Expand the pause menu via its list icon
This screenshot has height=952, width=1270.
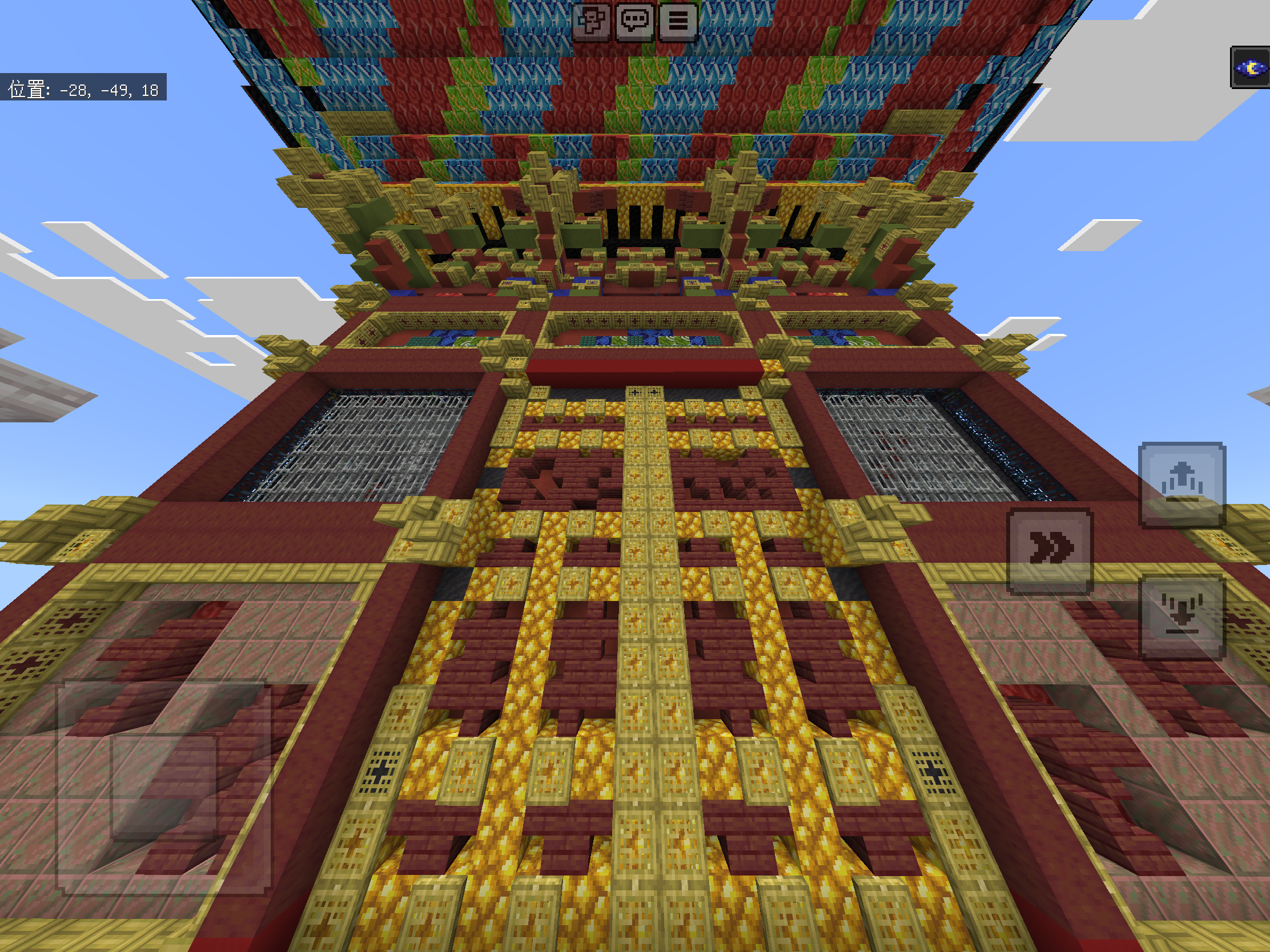coord(677,23)
